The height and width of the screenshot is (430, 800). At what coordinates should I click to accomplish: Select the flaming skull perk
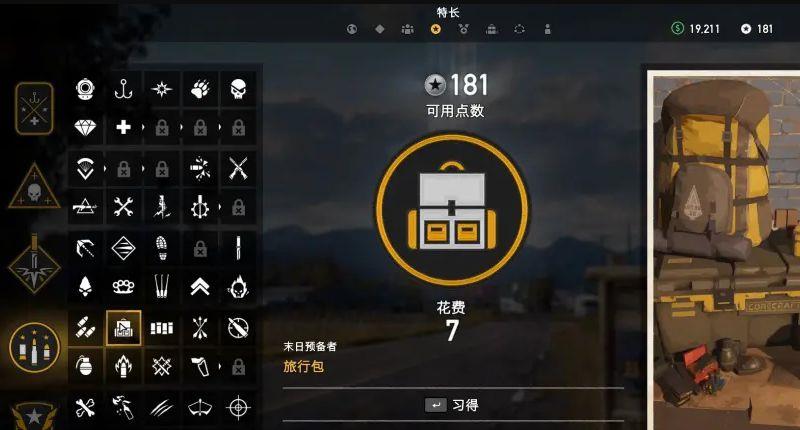(x=238, y=286)
